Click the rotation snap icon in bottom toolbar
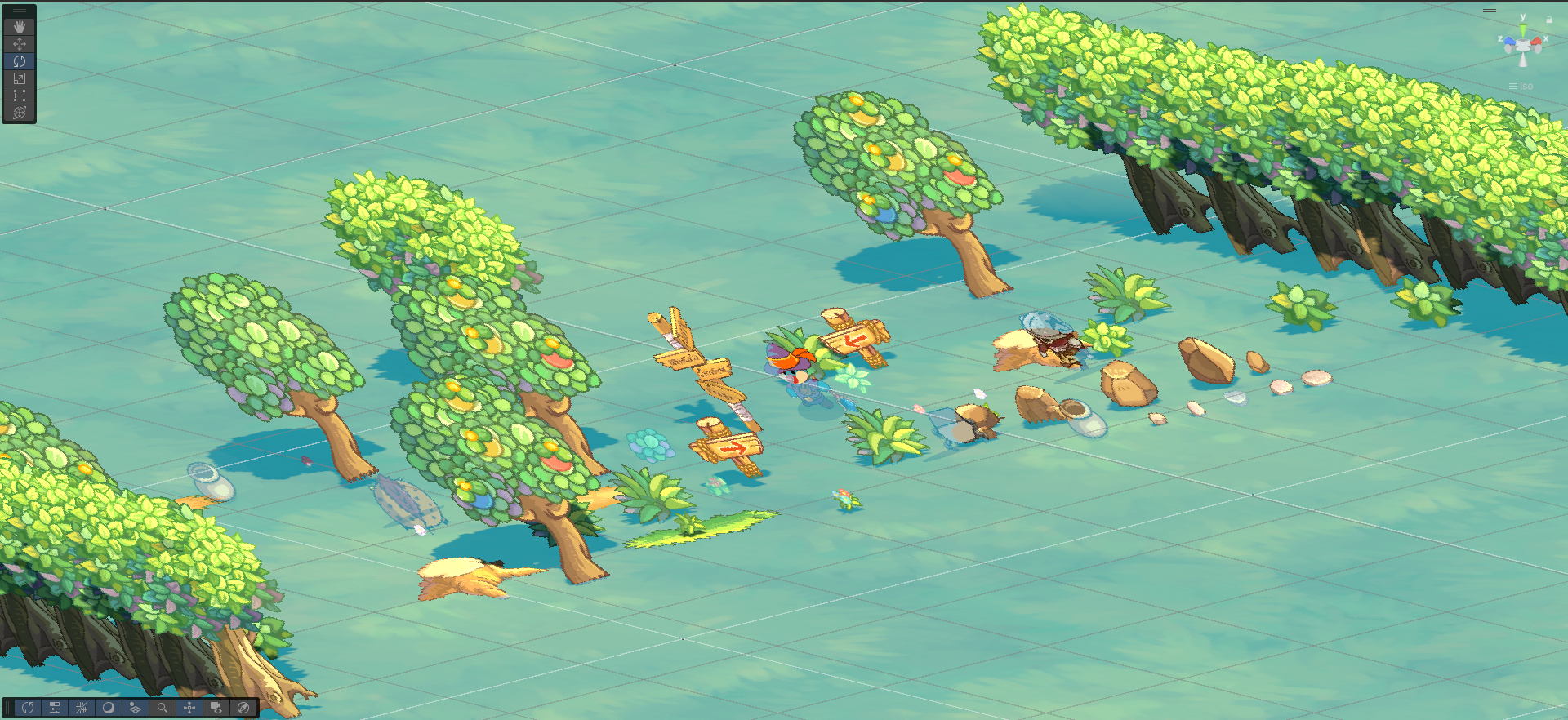1568x720 pixels. click(x=28, y=708)
